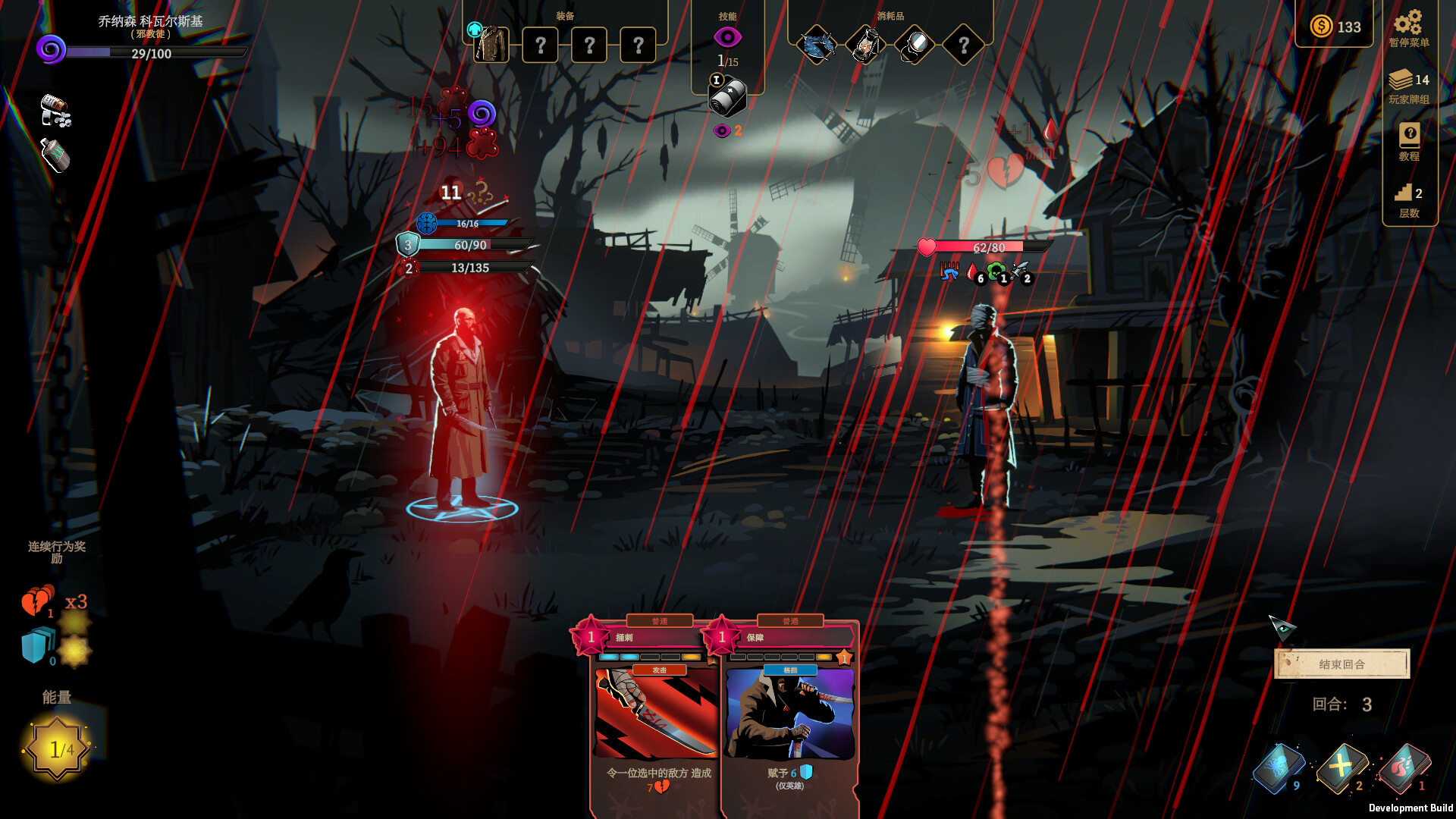
Task: Use the lantern consumable
Action: 865,45
